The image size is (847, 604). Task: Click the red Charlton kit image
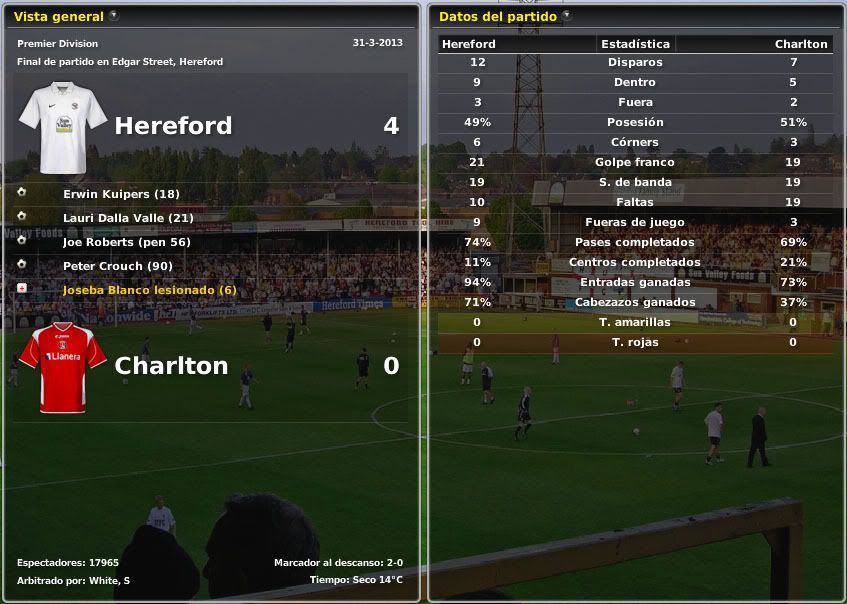click(63, 367)
